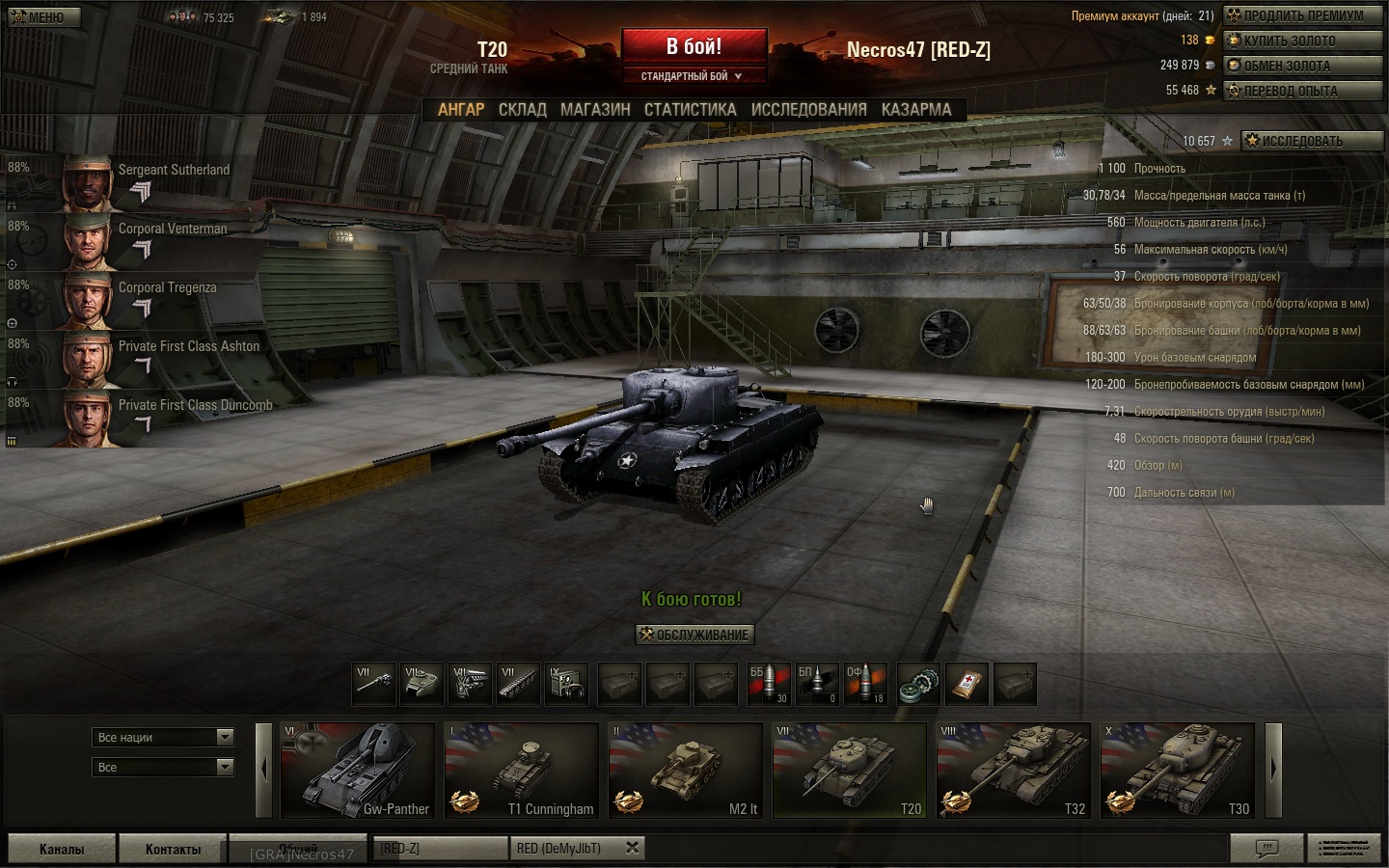Close the RED (DeMyJIbT) chat tab
Viewport: 1389px width, 868px height.
coord(632,848)
